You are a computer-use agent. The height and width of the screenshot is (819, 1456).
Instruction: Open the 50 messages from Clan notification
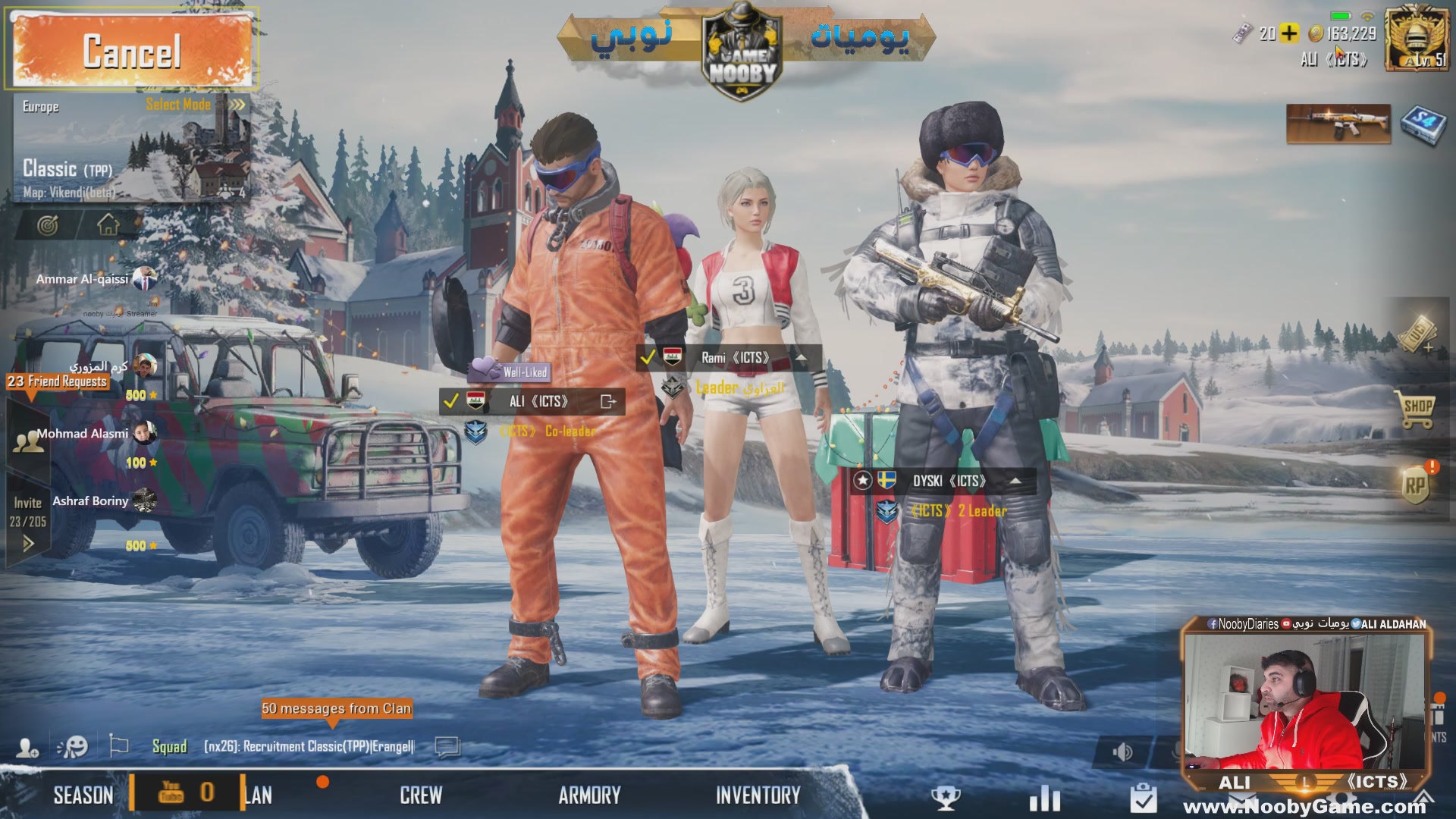337,708
